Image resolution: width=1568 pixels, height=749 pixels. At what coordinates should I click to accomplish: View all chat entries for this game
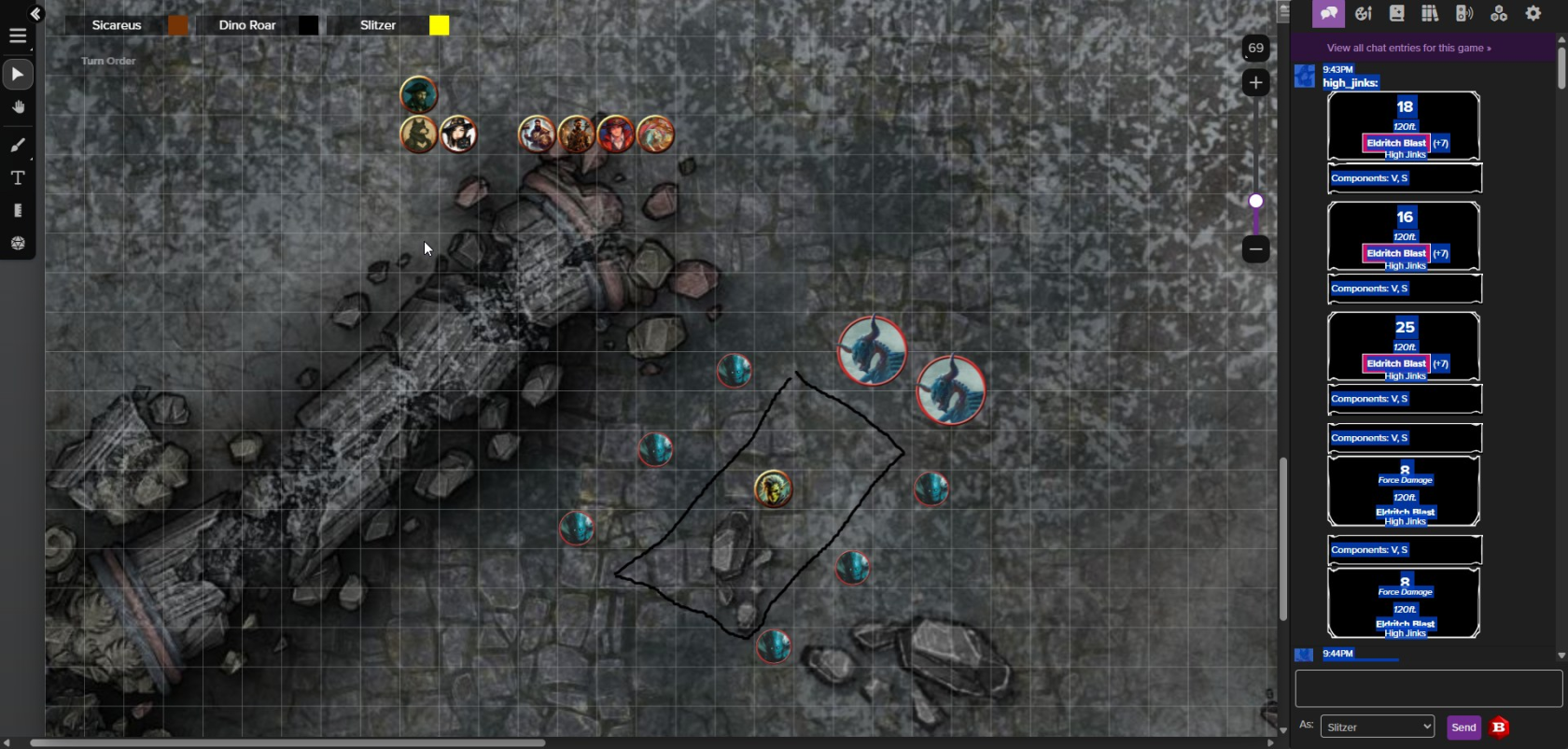point(1408,48)
